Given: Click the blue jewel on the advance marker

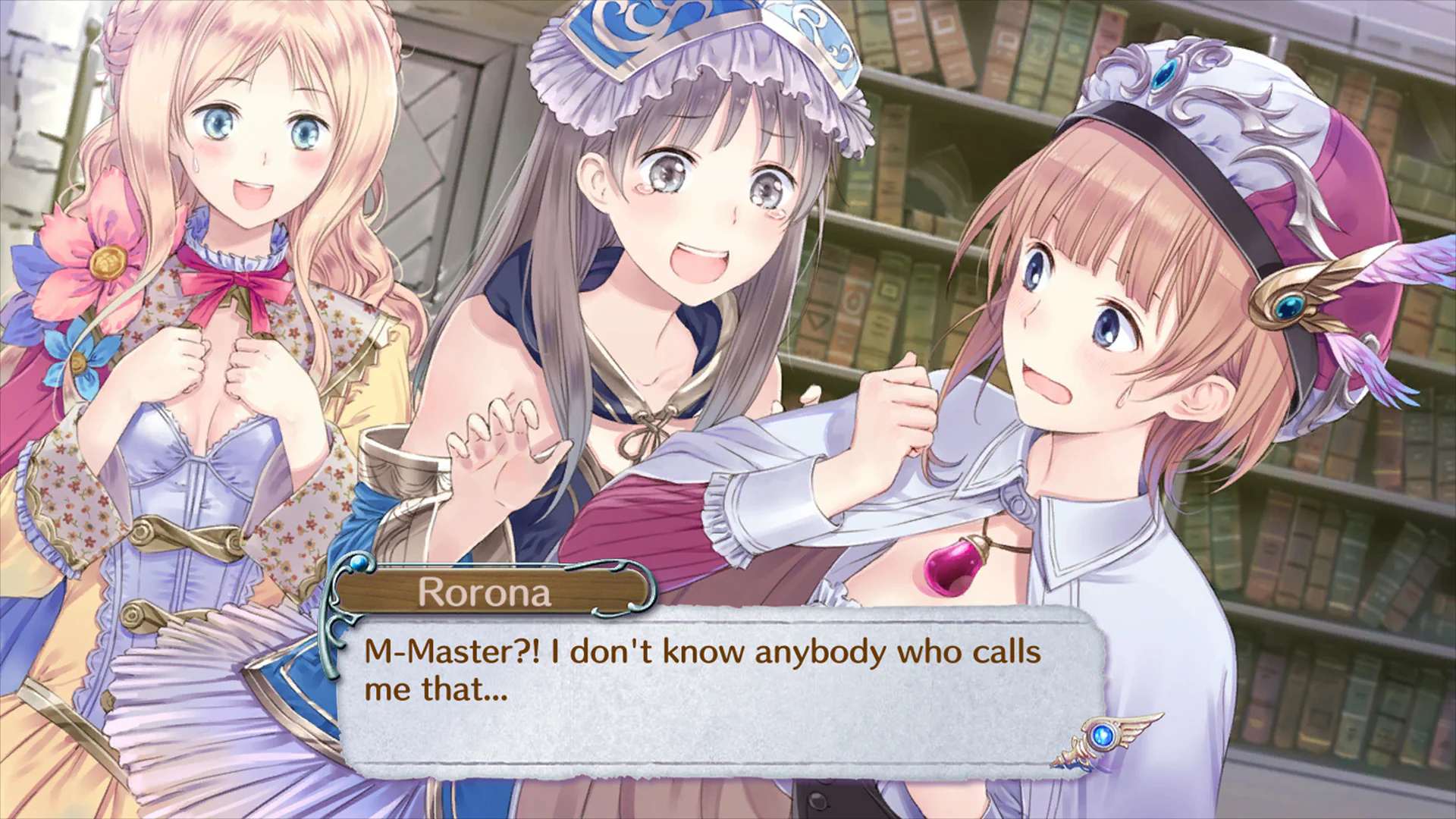Looking at the screenshot, I should [x=1100, y=735].
